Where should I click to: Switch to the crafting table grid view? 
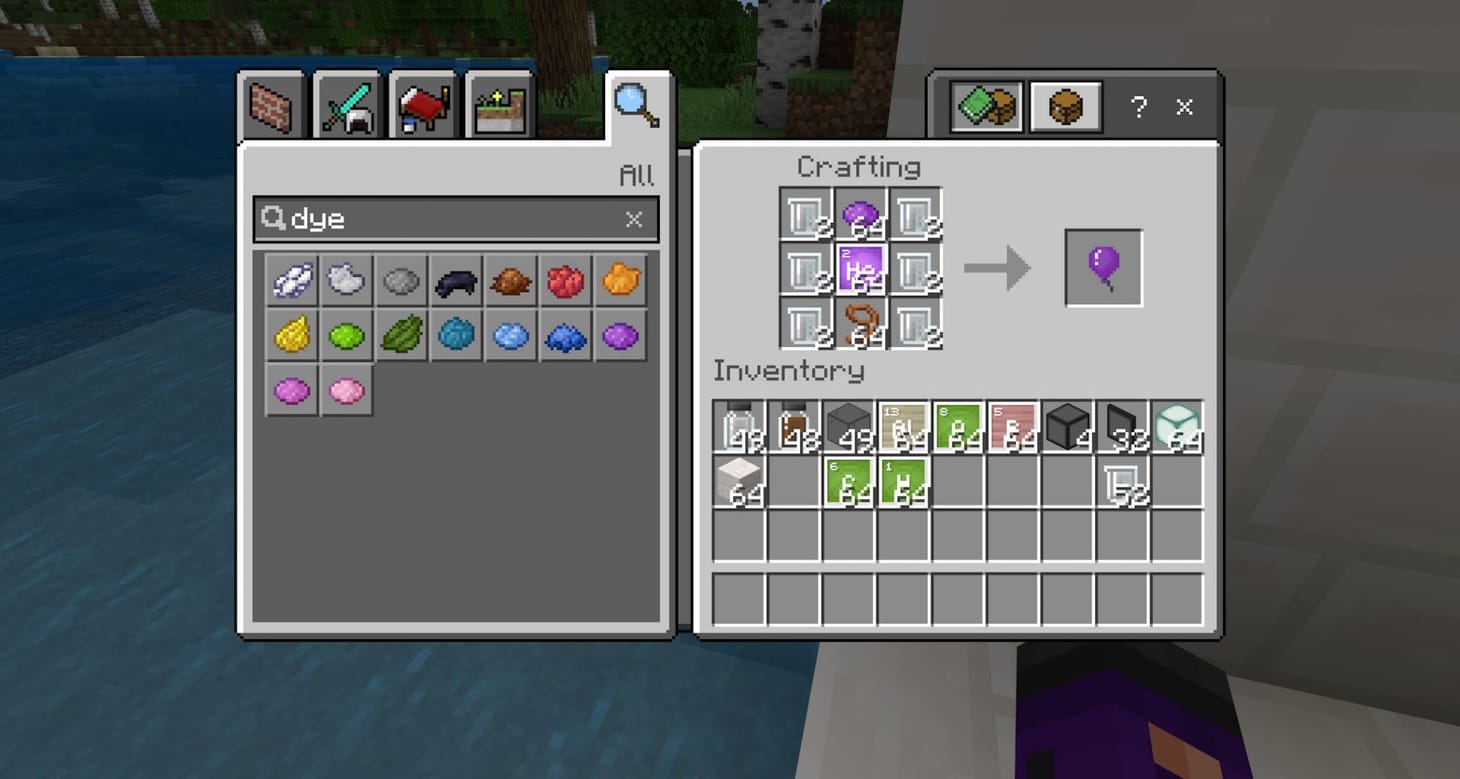coord(1065,107)
